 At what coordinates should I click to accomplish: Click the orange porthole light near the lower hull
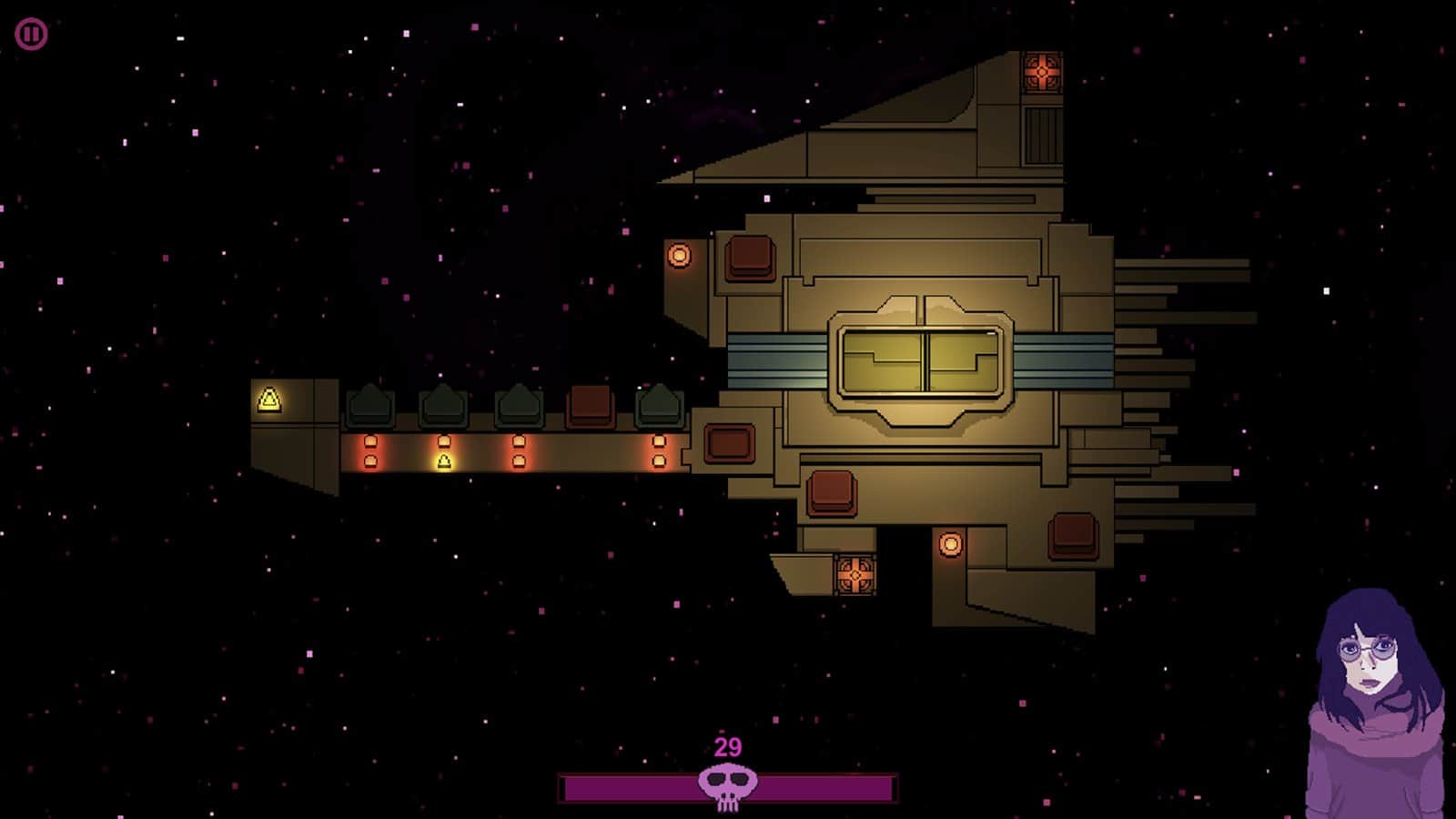click(950, 544)
